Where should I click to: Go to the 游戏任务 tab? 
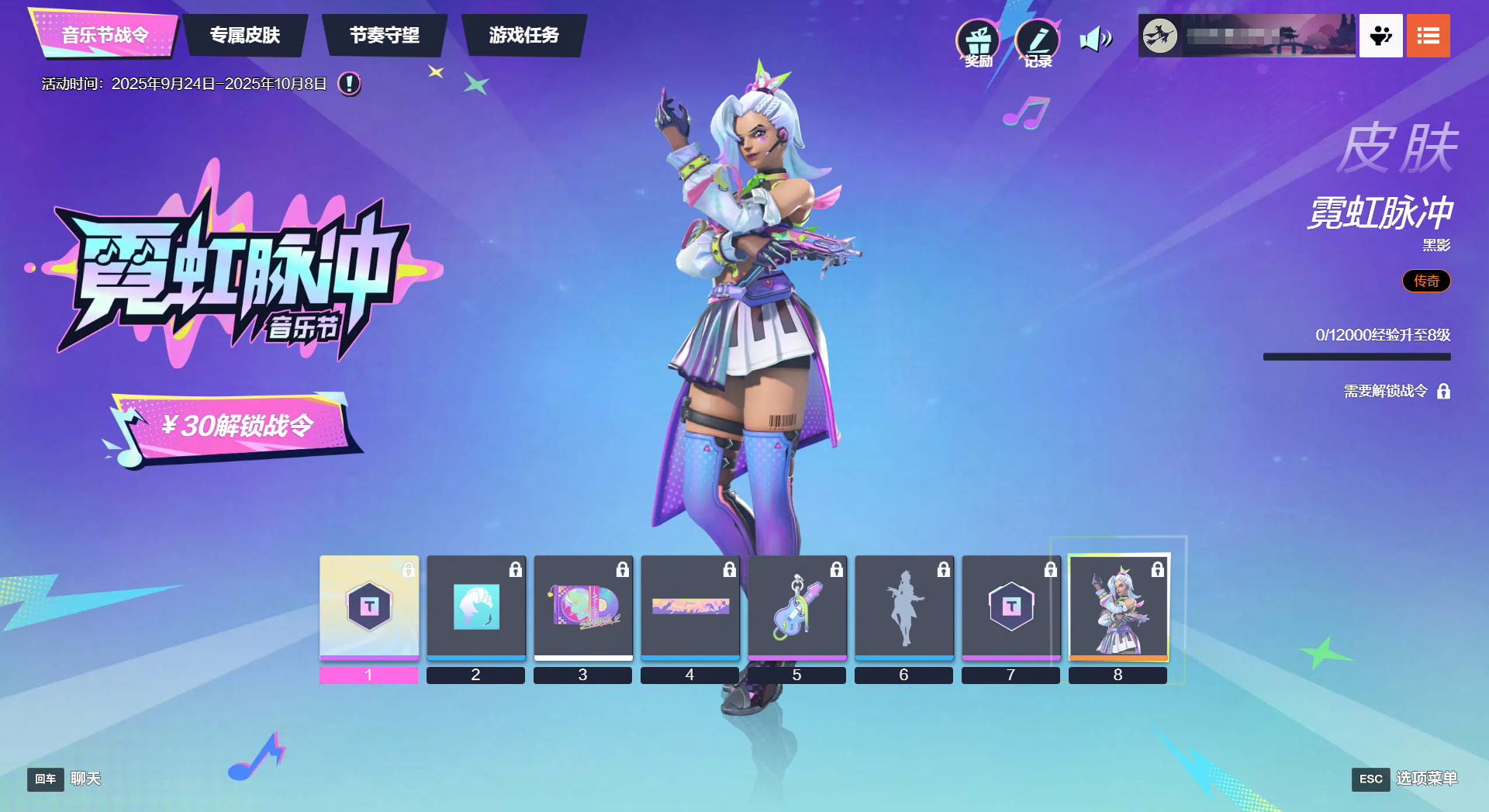click(x=524, y=35)
